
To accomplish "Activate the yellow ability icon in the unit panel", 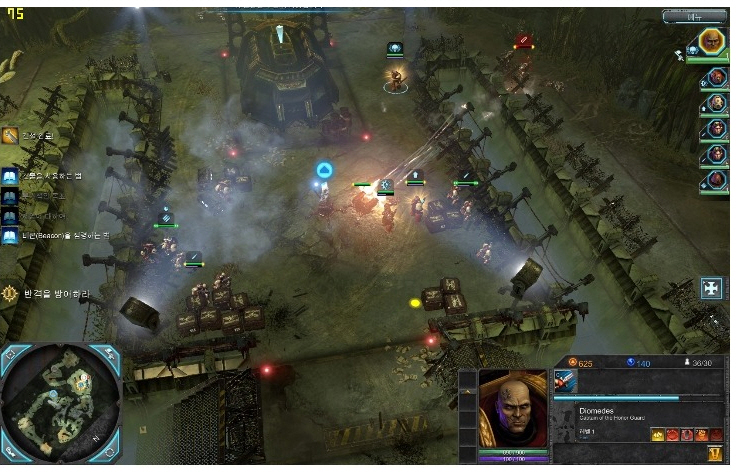I will tap(658, 434).
